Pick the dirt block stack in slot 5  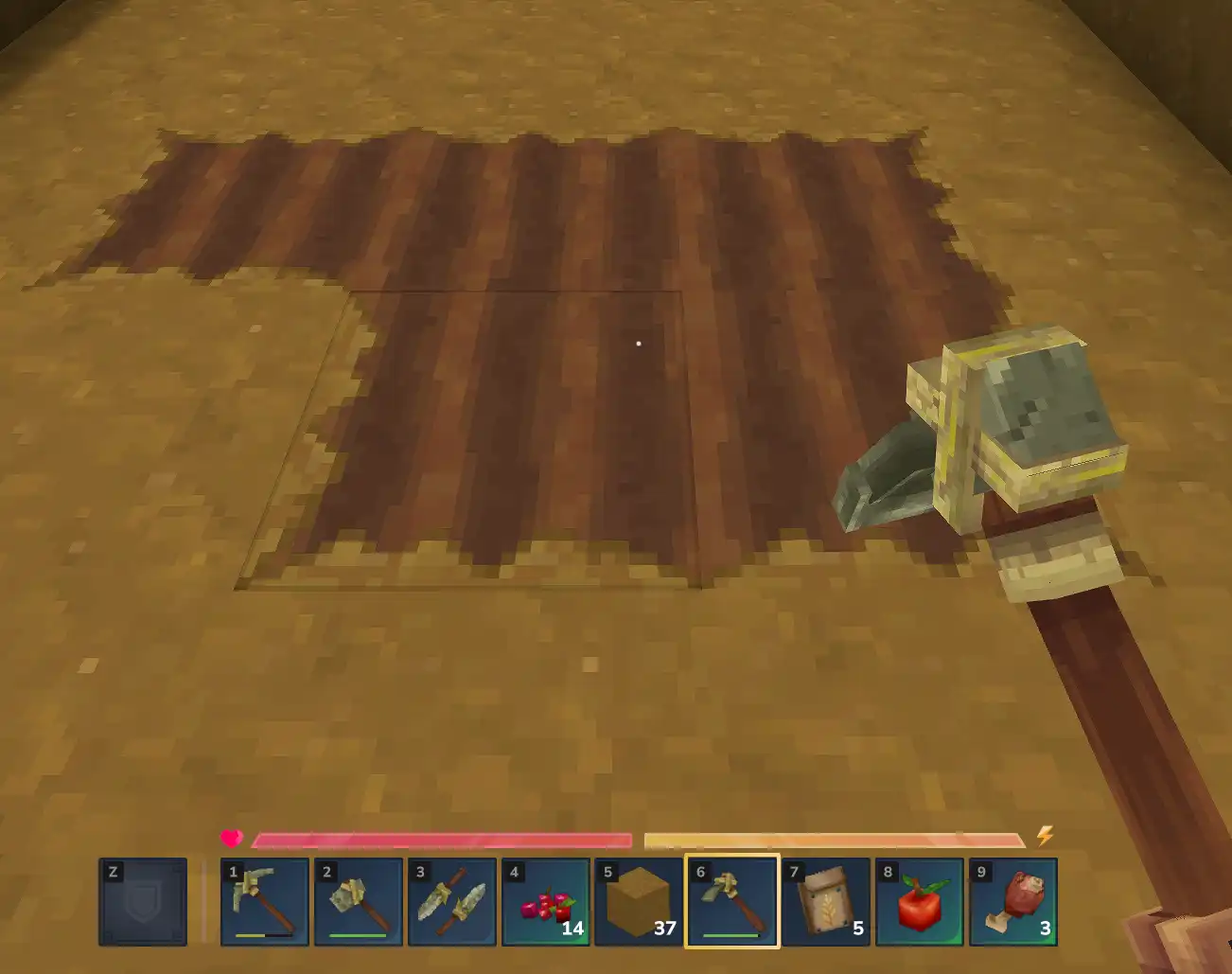coord(637,901)
